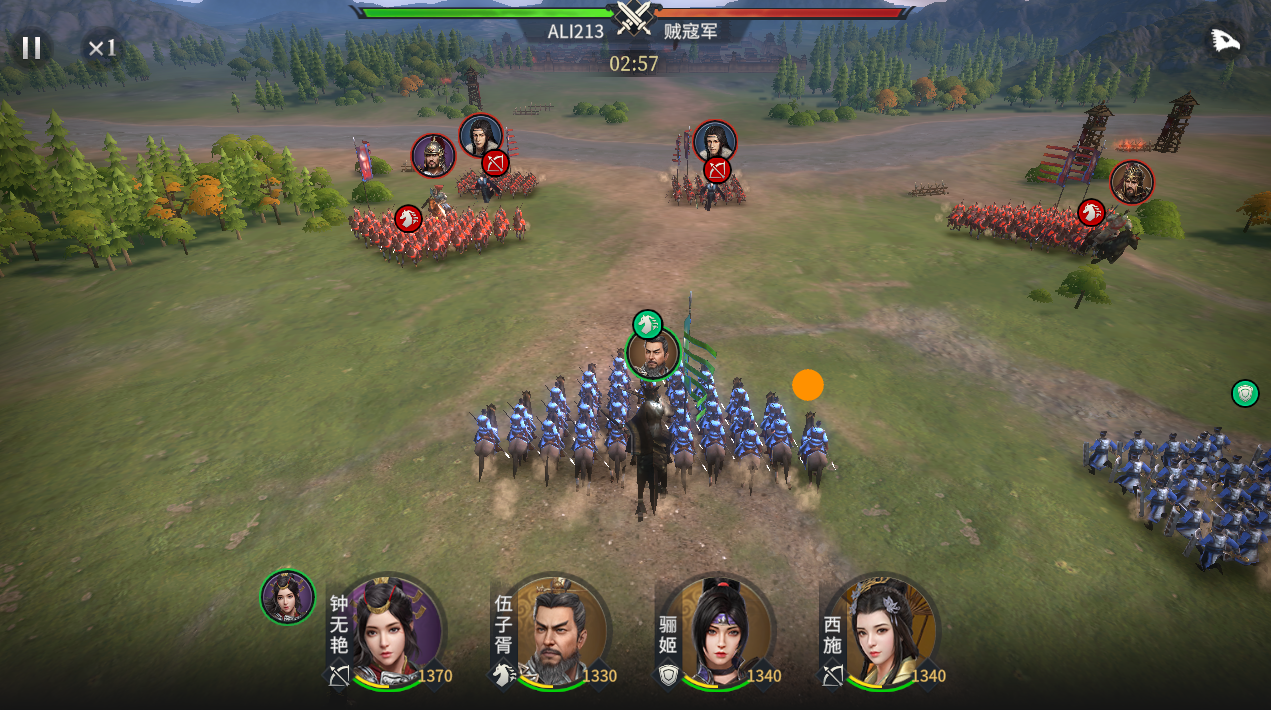
Task: Select the friendly general portrait above the cavalry
Action: [653, 354]
